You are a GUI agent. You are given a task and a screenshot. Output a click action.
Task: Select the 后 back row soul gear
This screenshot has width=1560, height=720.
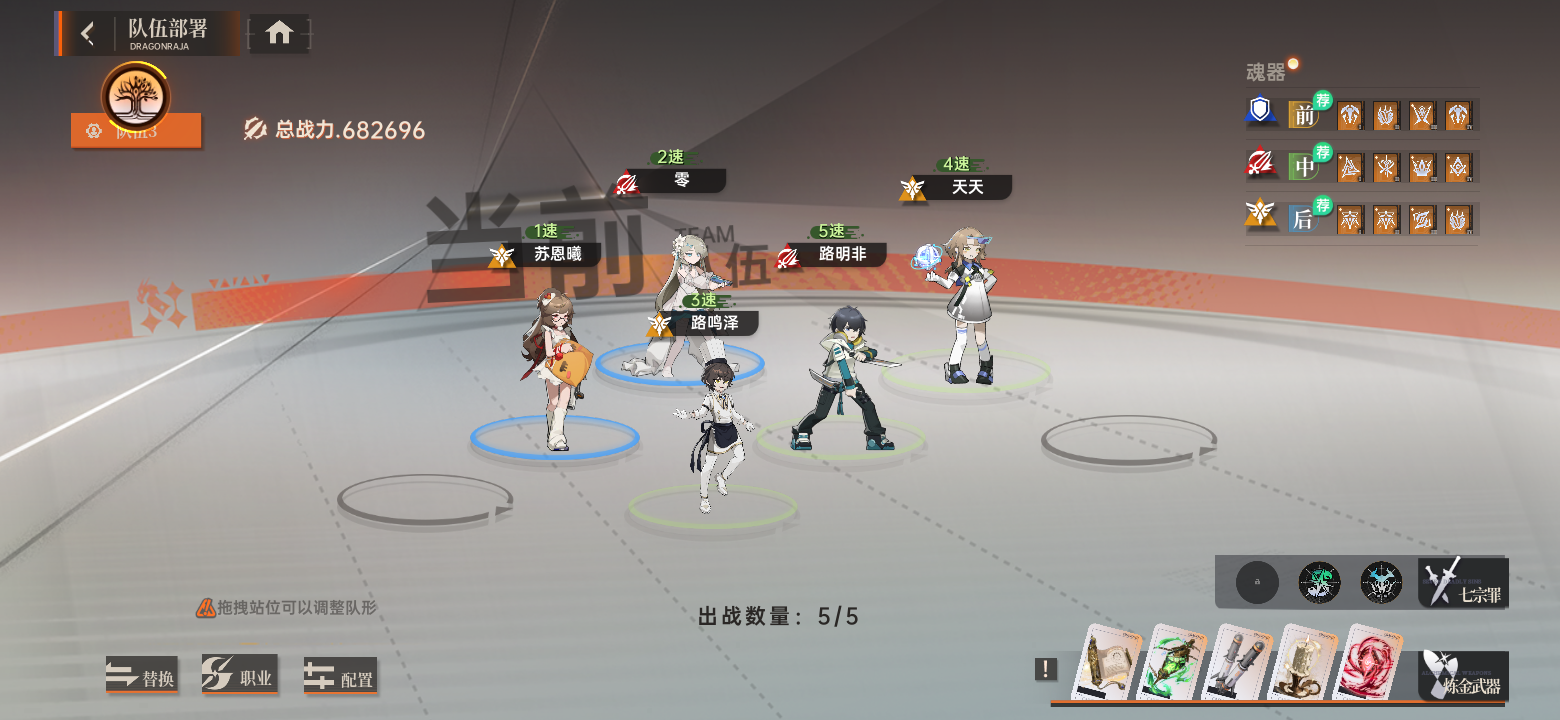[x=1304, y=219]
